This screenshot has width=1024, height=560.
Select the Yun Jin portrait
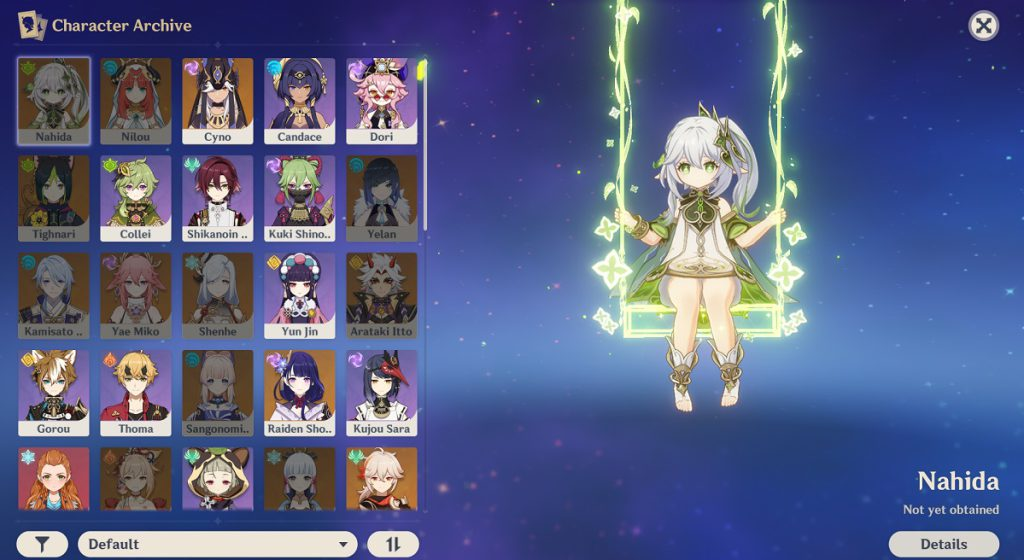click(x=300, y=295)
